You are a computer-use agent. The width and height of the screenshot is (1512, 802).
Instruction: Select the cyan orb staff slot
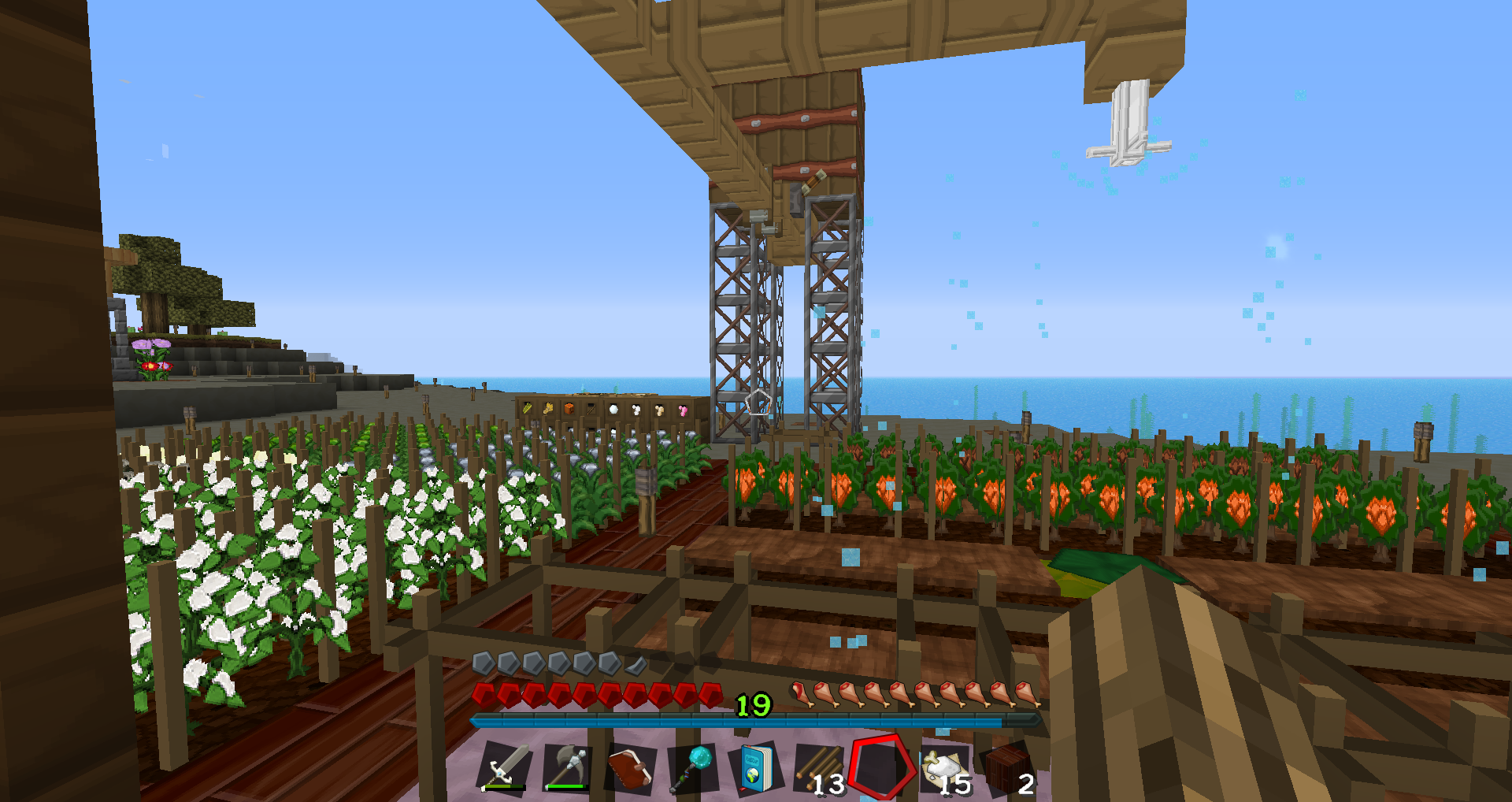tap(692, 767)
